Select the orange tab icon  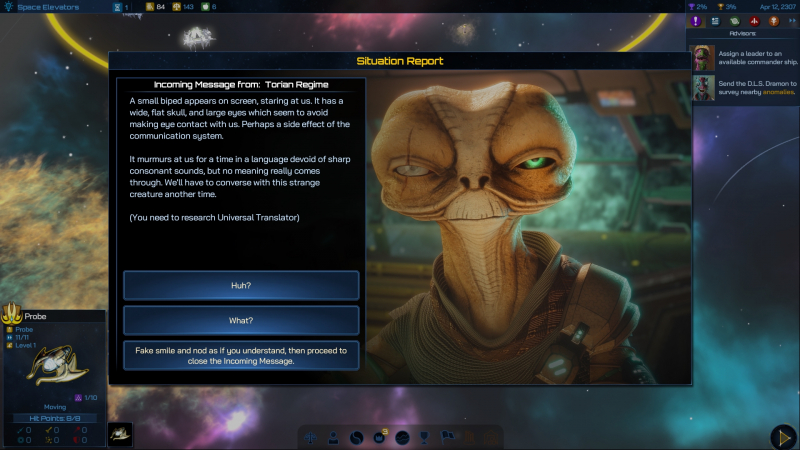773,21
